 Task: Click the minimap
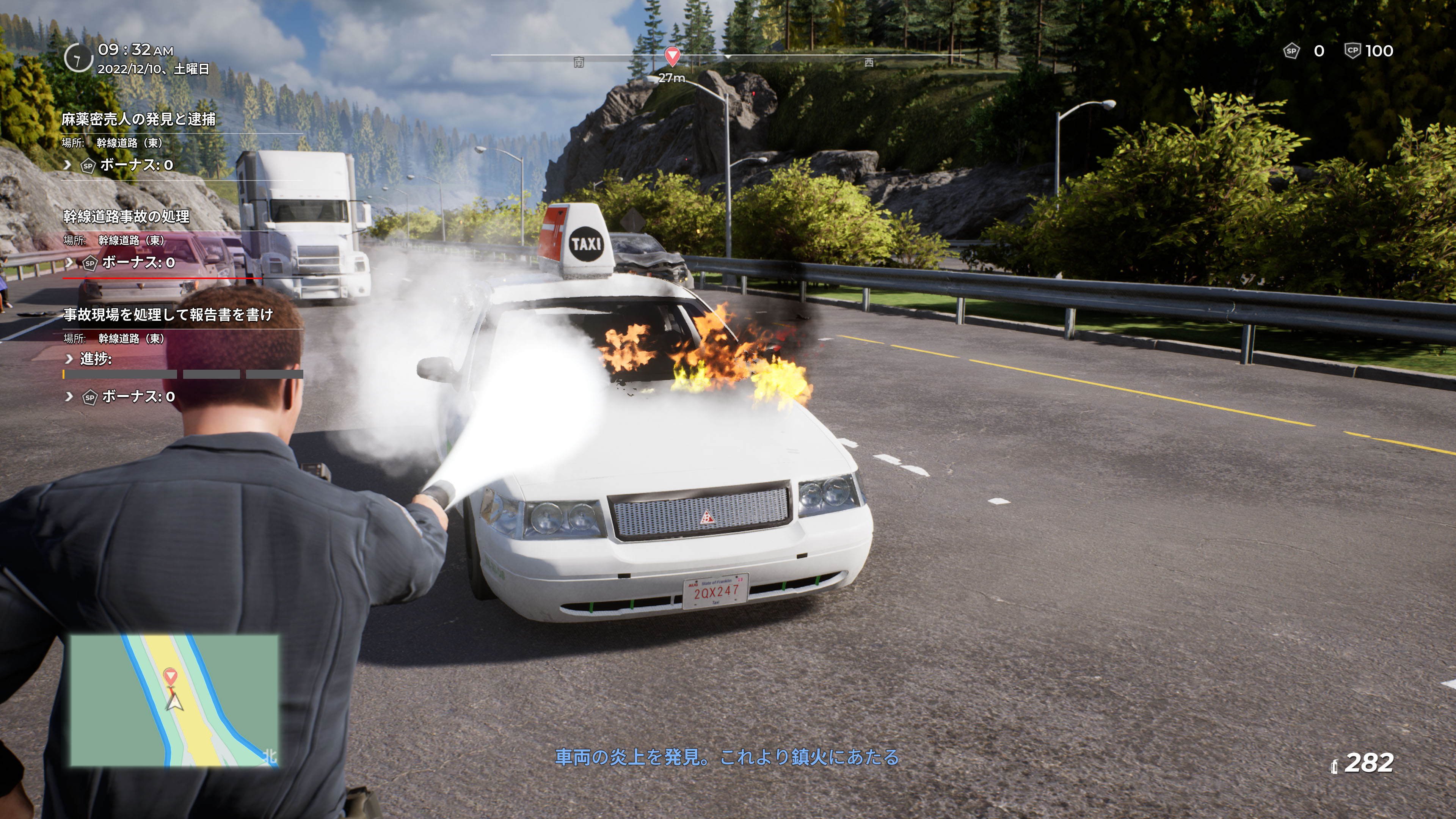coord(174,700)
